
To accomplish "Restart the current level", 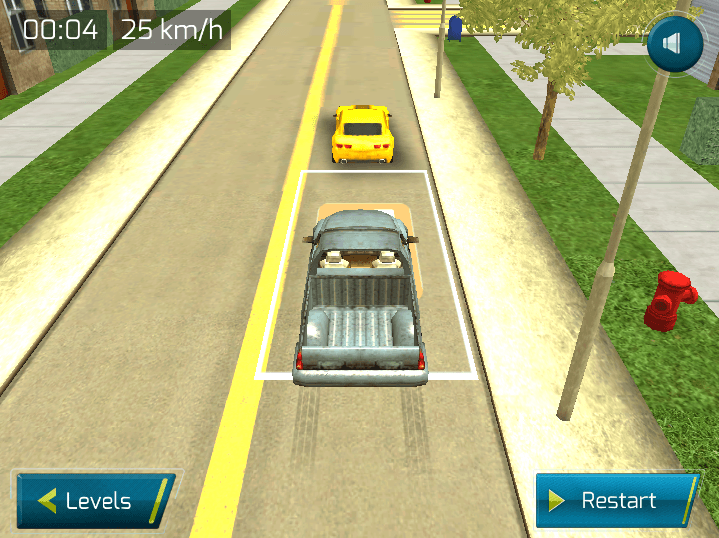I will 615,500.
